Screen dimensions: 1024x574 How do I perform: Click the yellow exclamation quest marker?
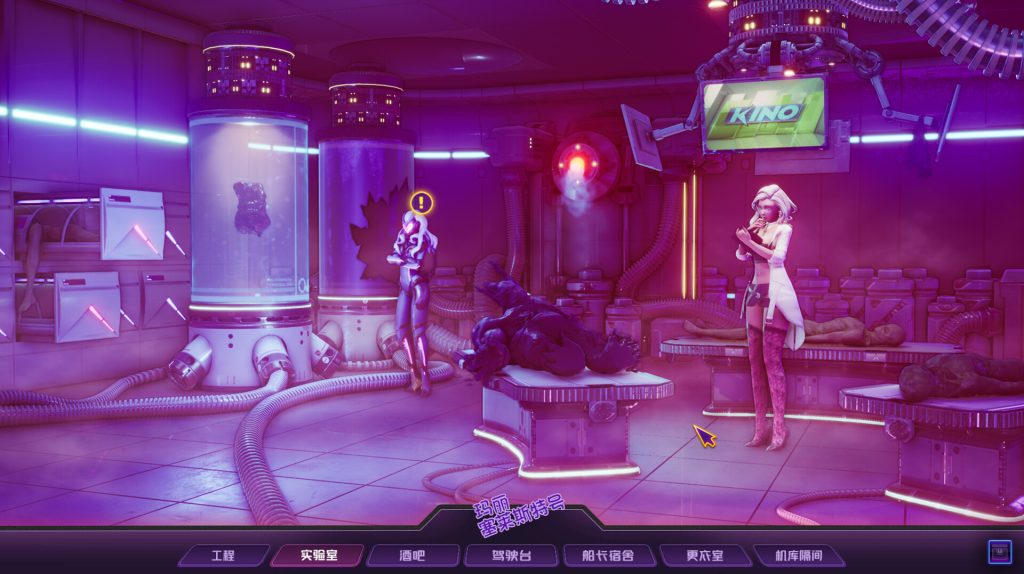(x=422, y=203)
